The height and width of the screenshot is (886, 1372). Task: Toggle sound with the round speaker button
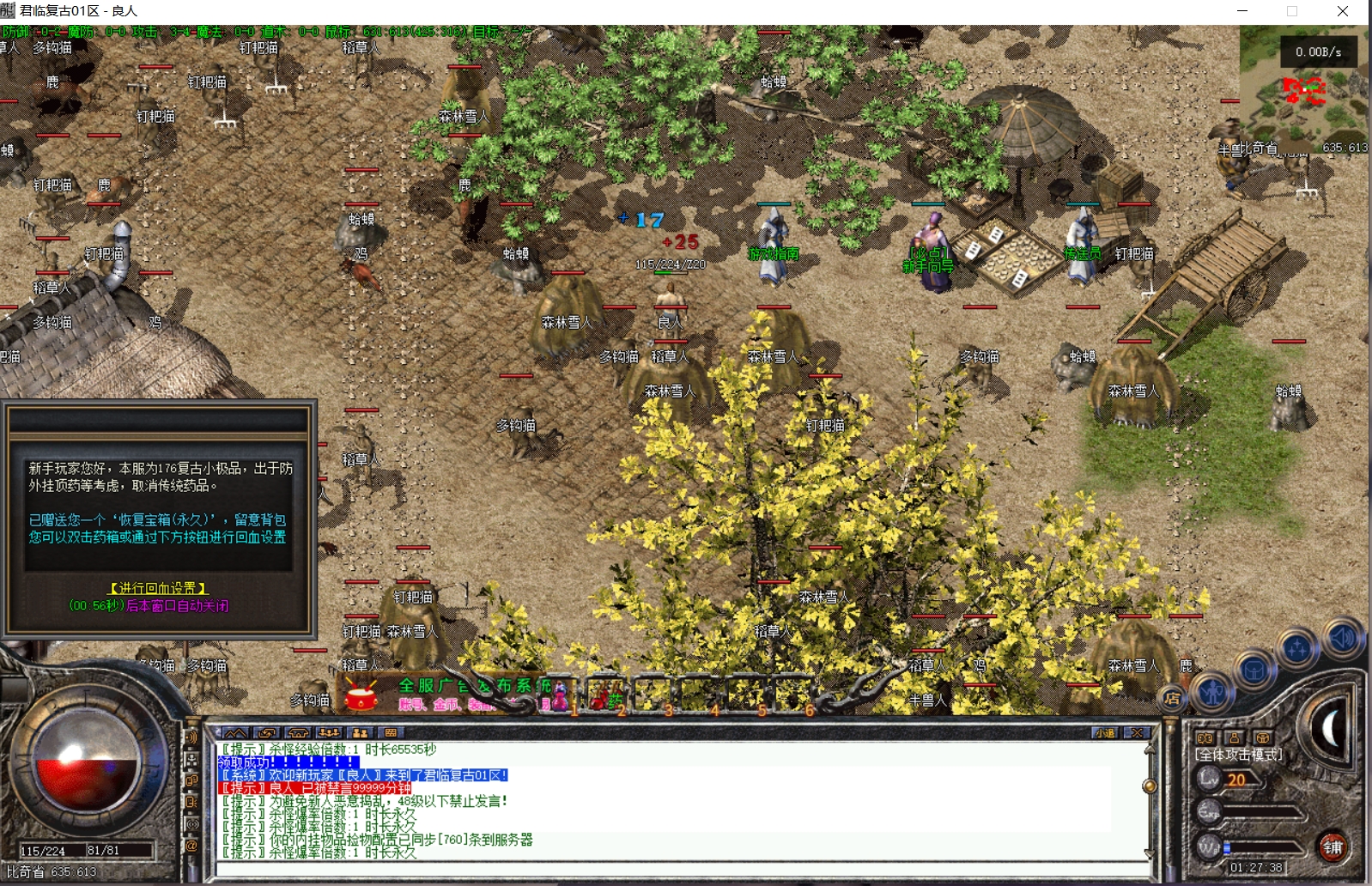[x=1341, y=637]
